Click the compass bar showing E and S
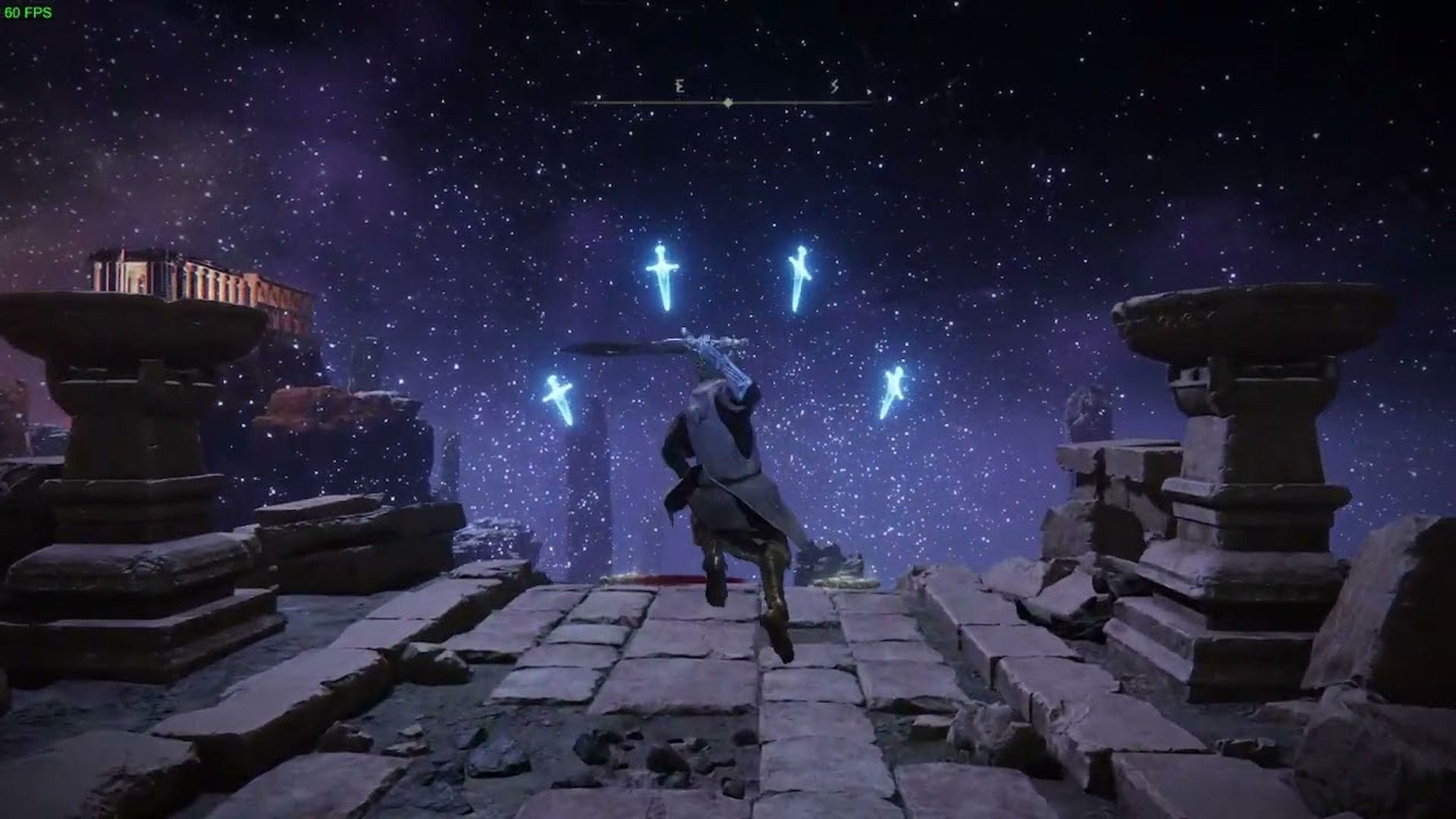This screenshot has width=1456, height=819. coord(726,100)
